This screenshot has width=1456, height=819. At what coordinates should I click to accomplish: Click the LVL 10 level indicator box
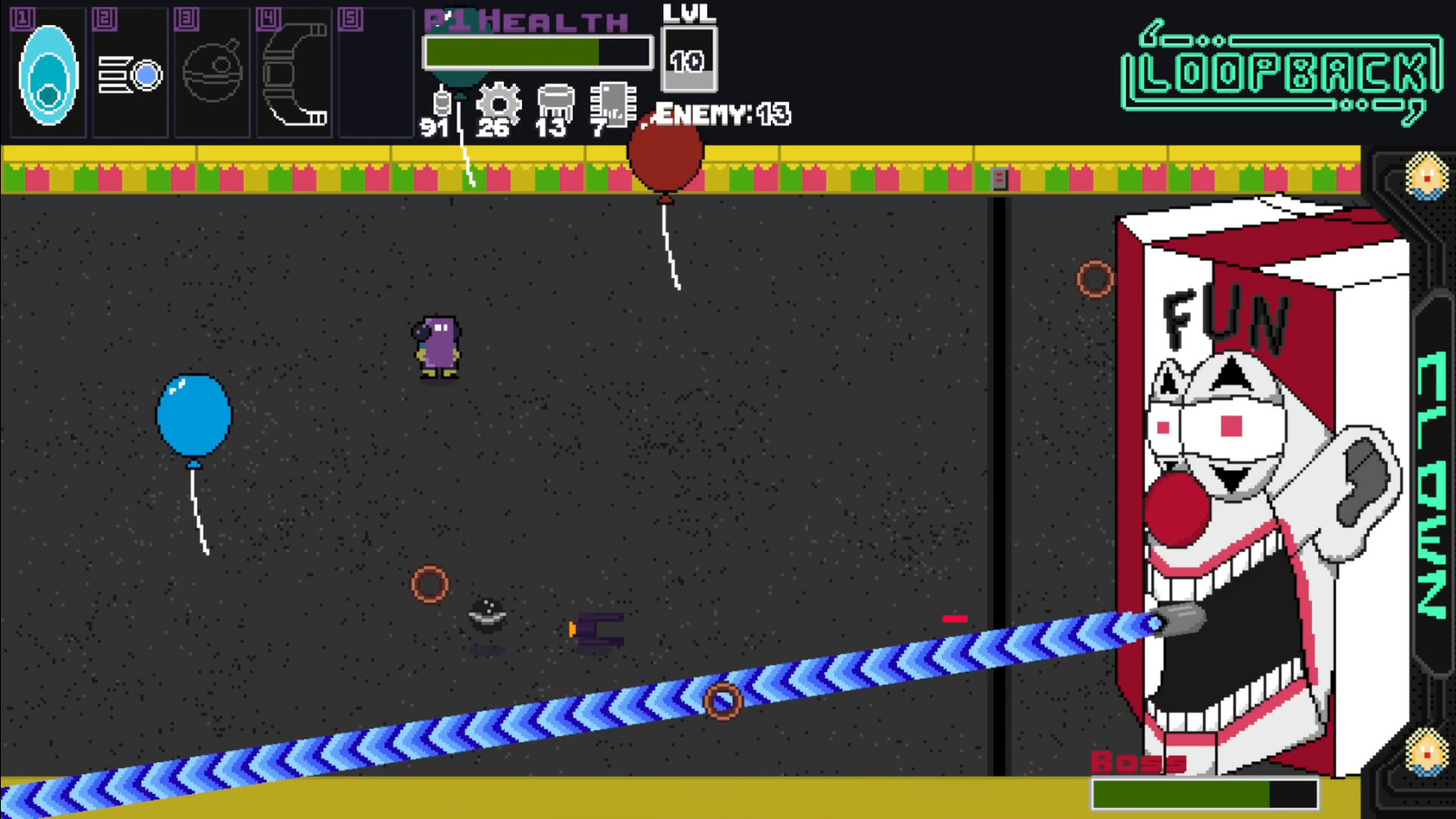[x=688, y=59]
